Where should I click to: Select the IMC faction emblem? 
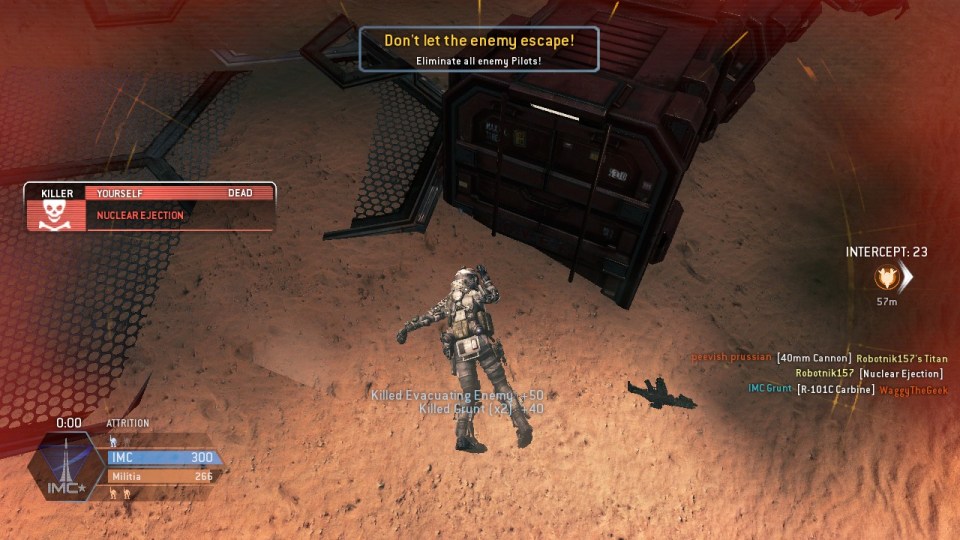pyautogui.click(x=65, y=470)
